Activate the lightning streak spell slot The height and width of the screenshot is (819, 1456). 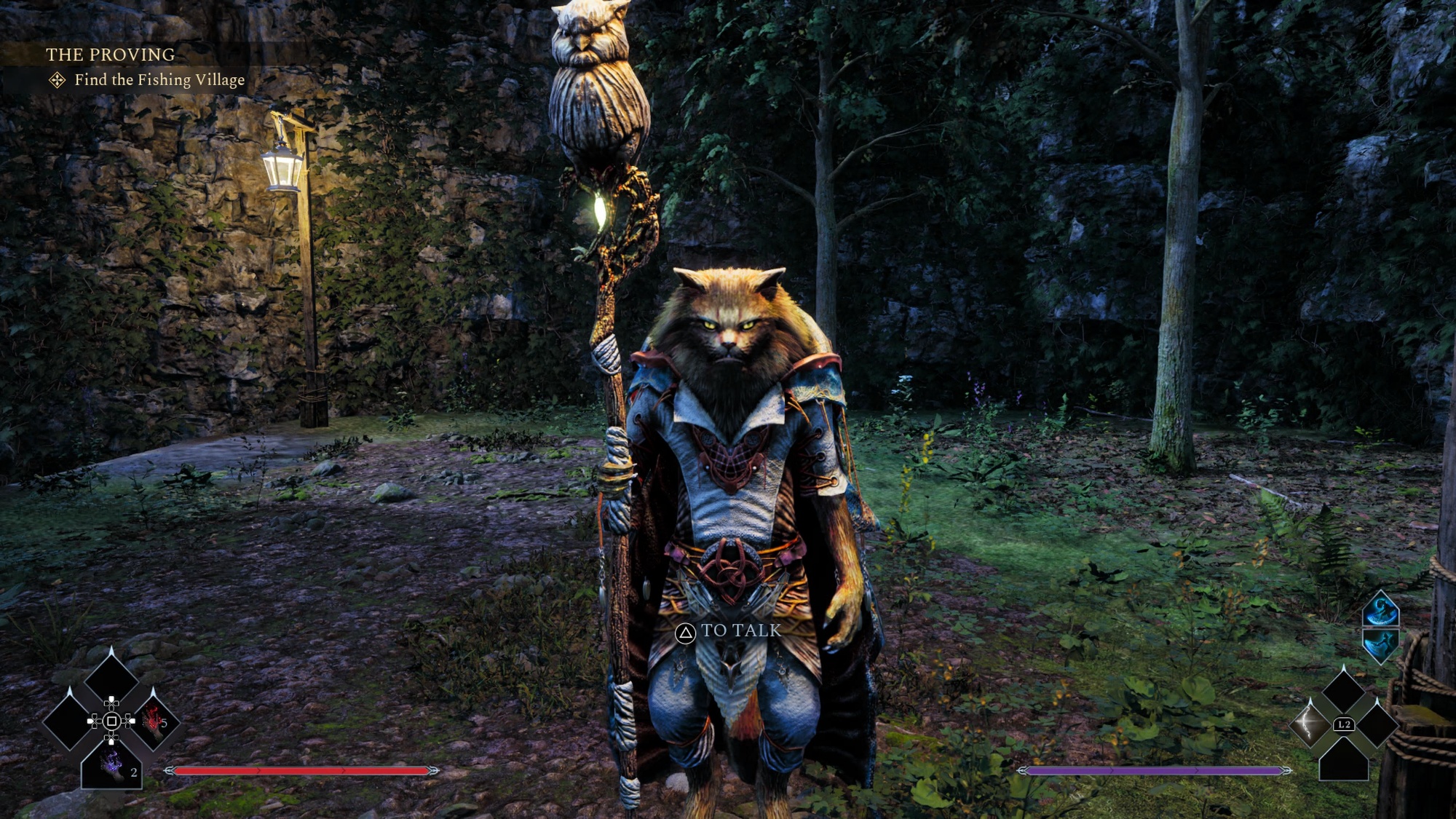[1310, 723]
